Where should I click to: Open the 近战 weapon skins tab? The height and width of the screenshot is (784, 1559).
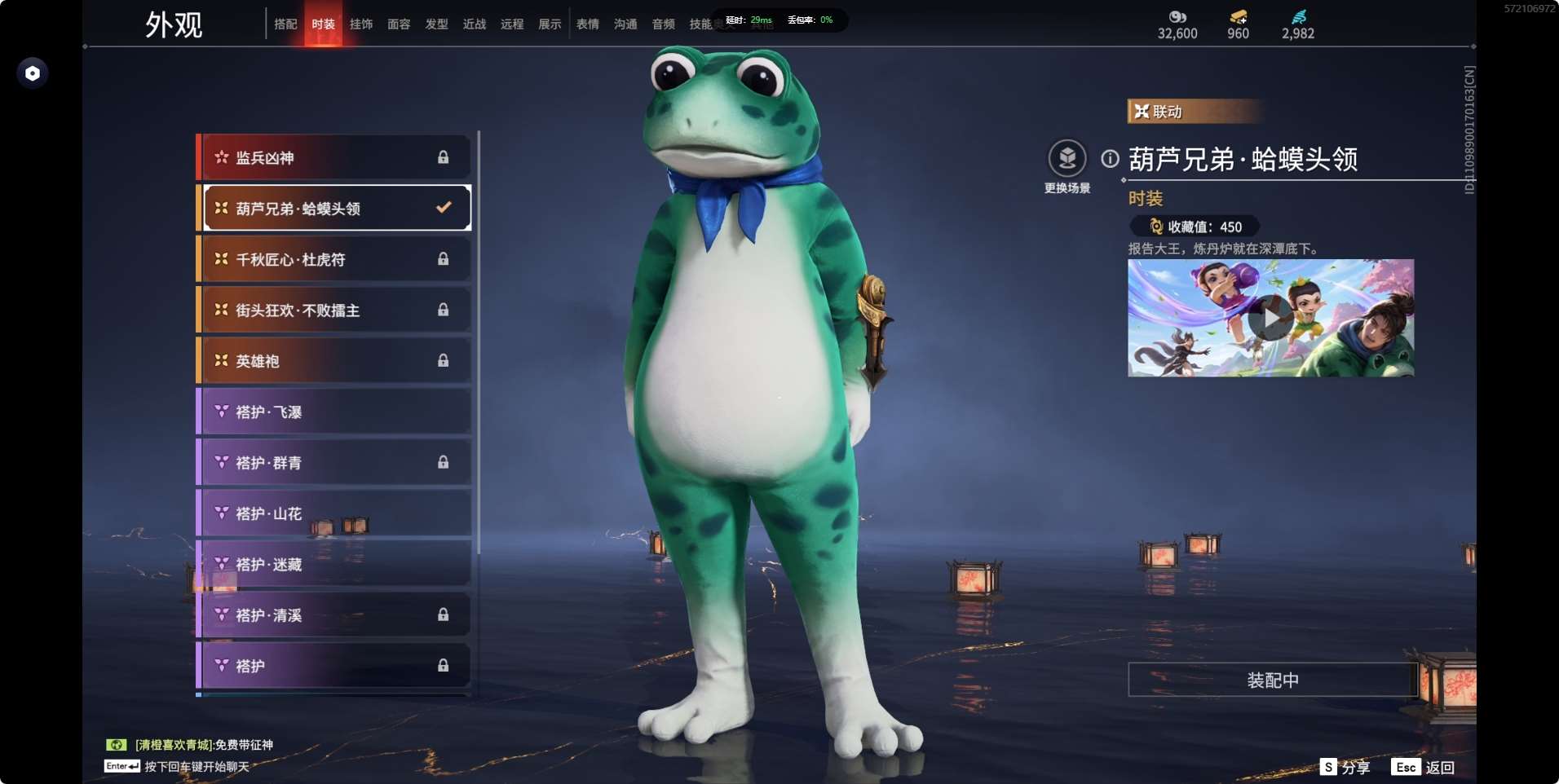pyautogui.click(x=475, y=24)
